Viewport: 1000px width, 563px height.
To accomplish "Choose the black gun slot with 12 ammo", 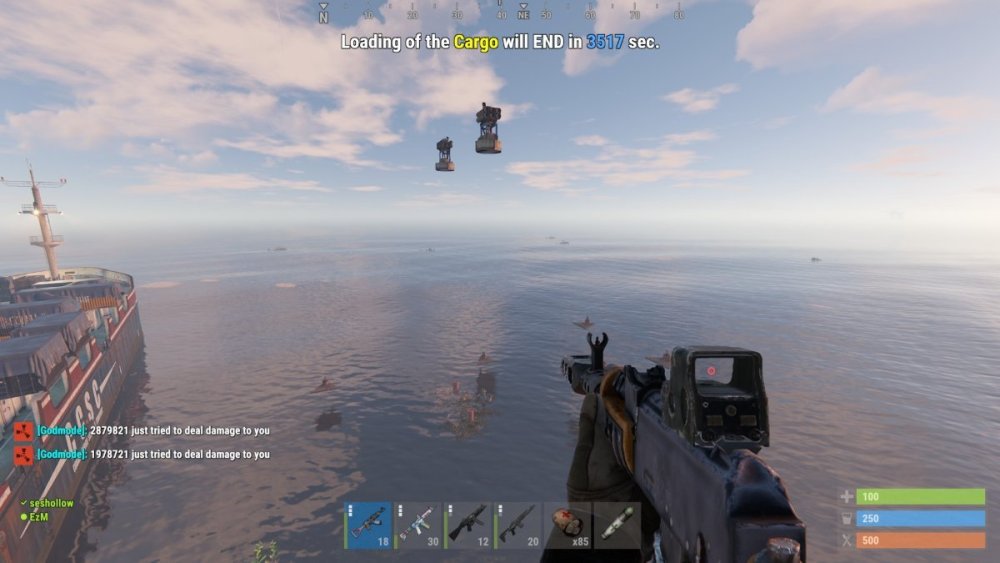I will click(468, 525).
